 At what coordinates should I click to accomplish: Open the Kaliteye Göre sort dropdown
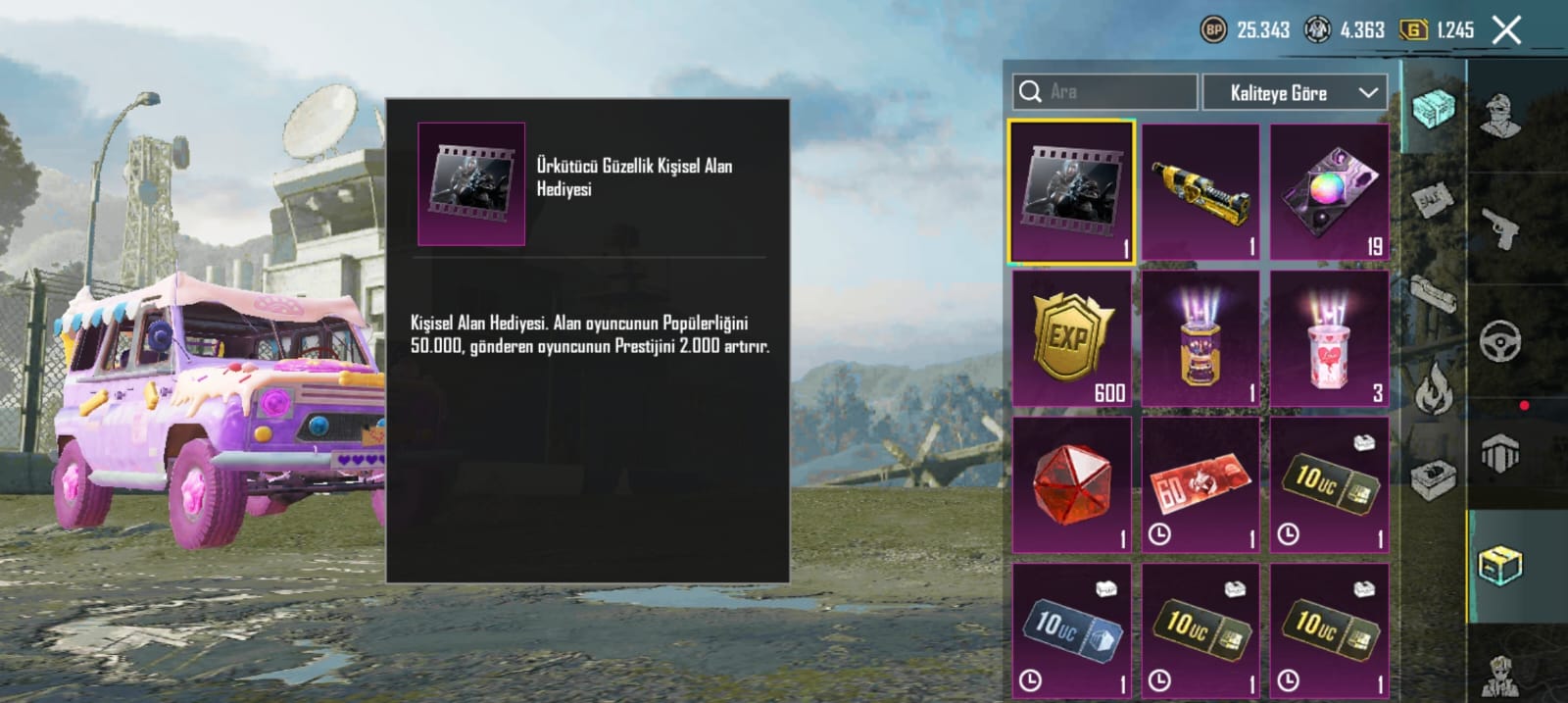1295,93
